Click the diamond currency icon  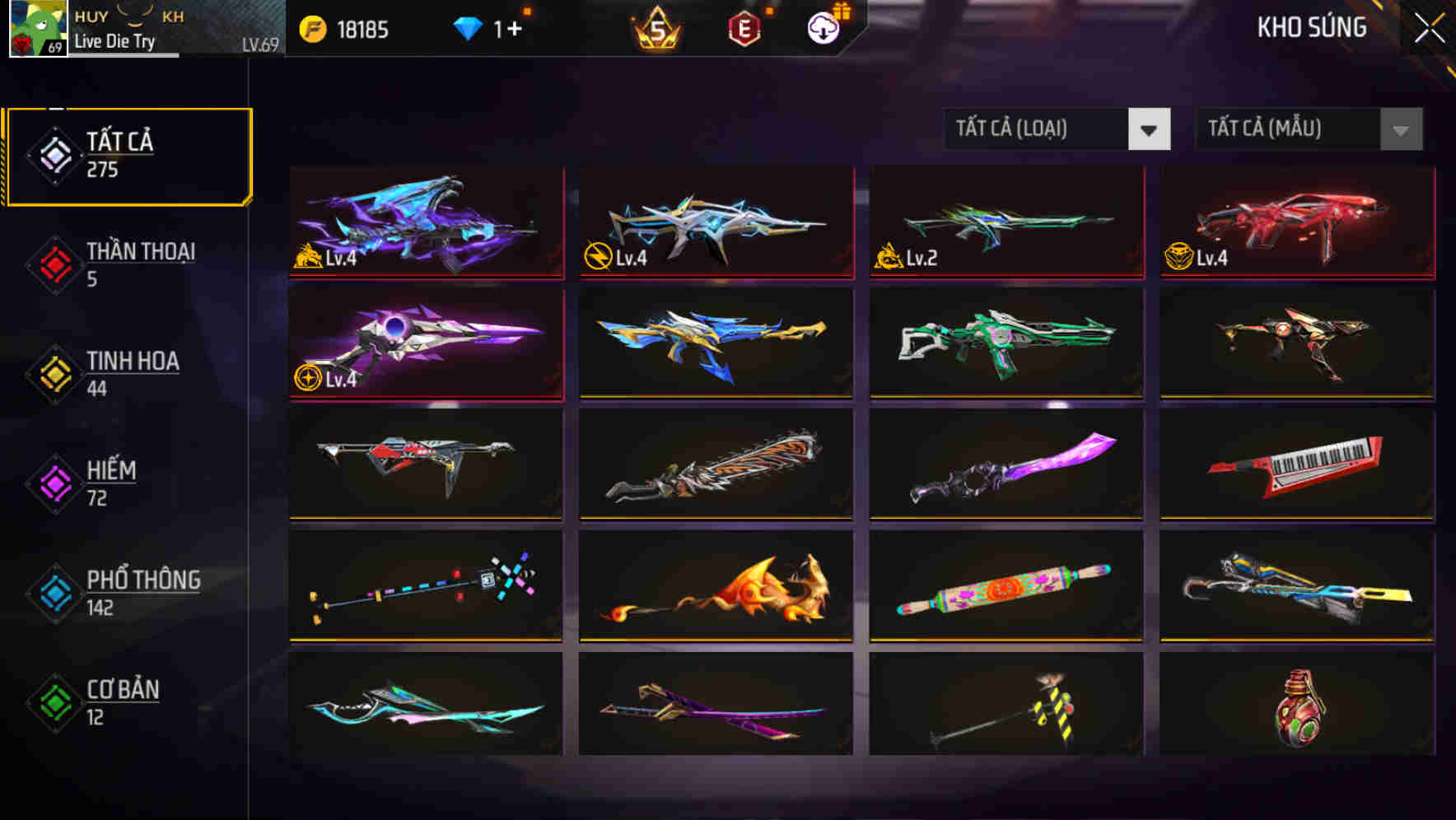click(468, 27)
